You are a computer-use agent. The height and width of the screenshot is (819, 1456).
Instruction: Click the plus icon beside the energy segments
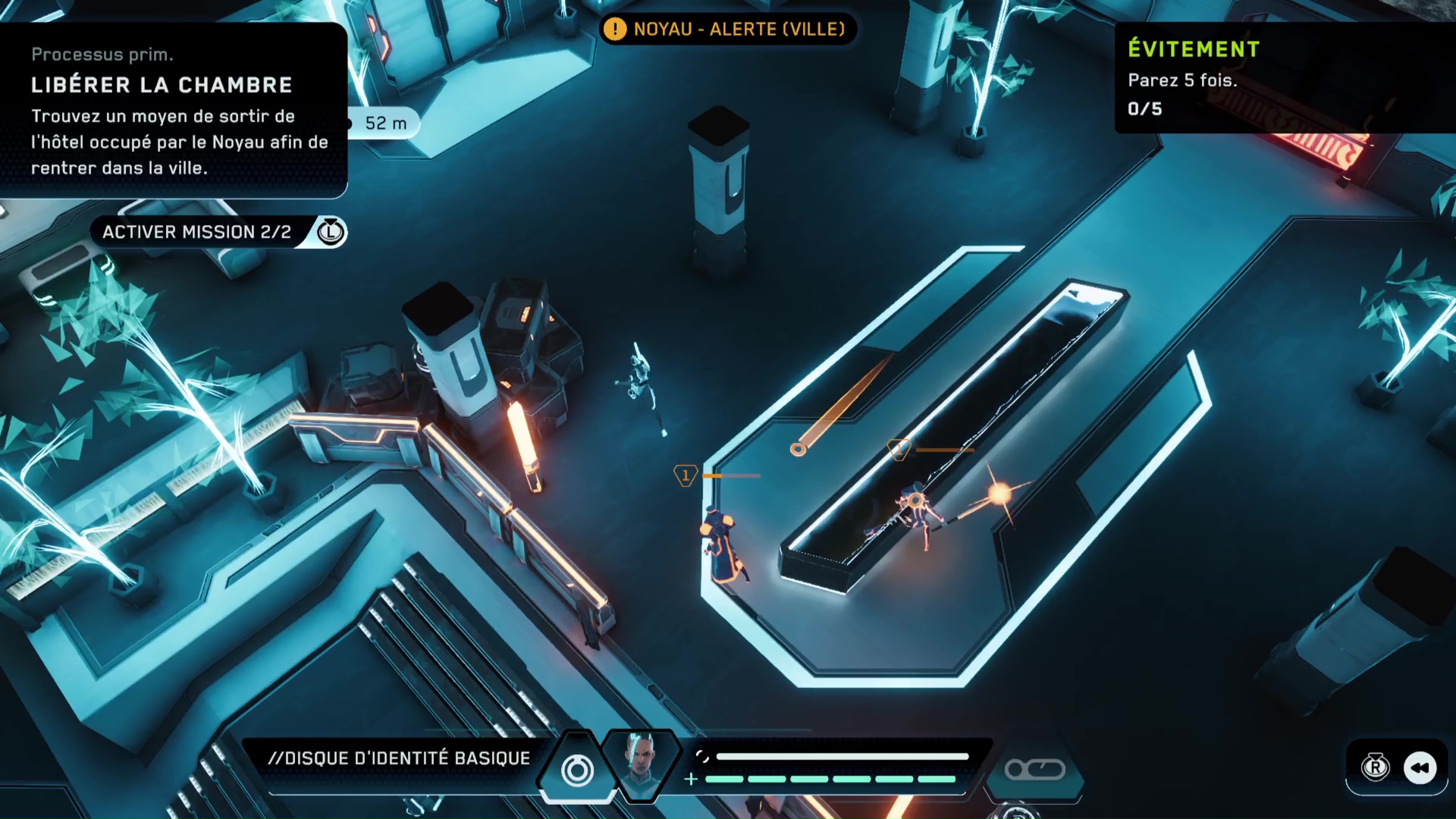(691, 779)
